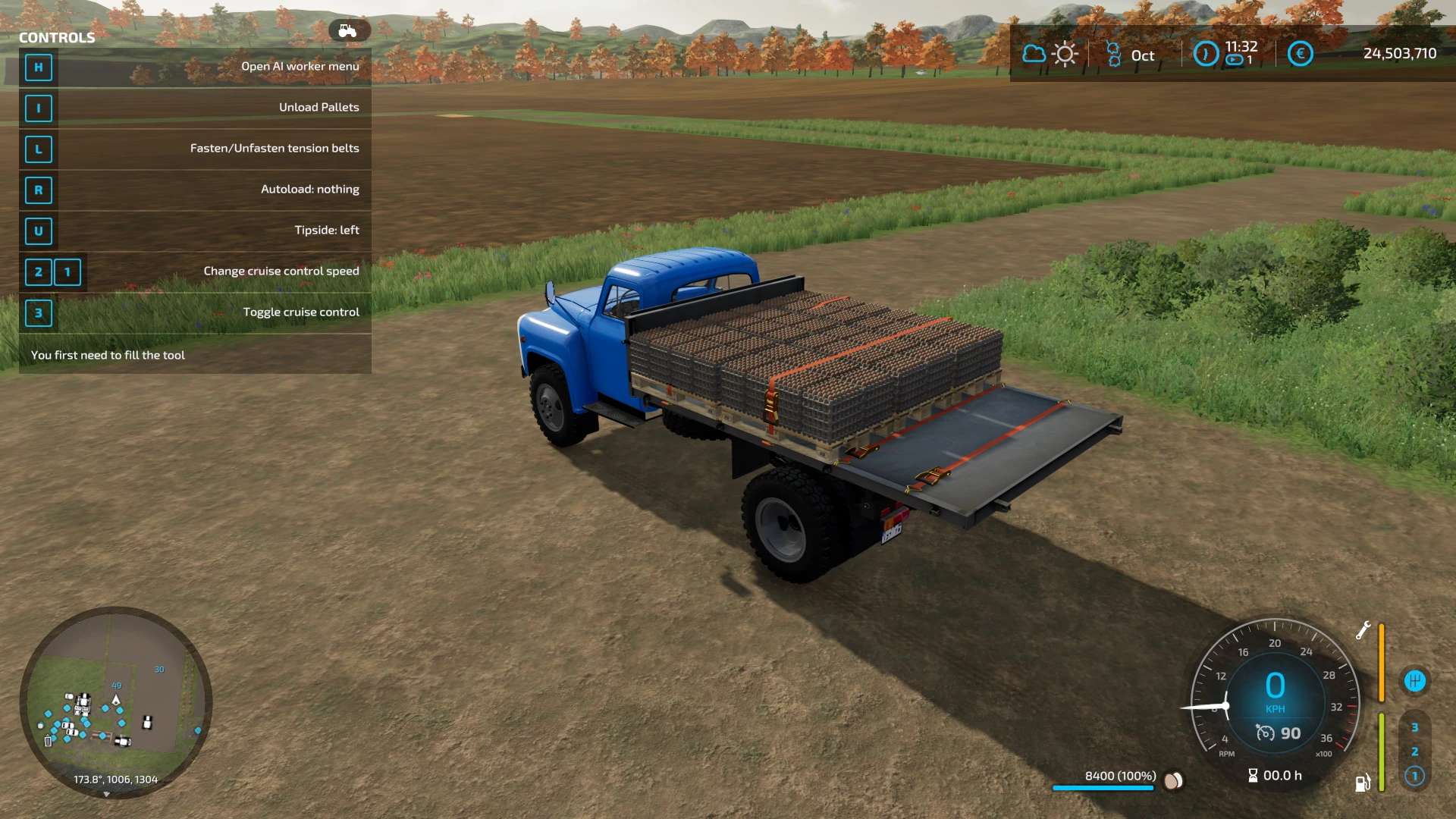Toggle the blue gear shift icon
The height and width of the screenshot is (819, 1456).
point(1414,681)
